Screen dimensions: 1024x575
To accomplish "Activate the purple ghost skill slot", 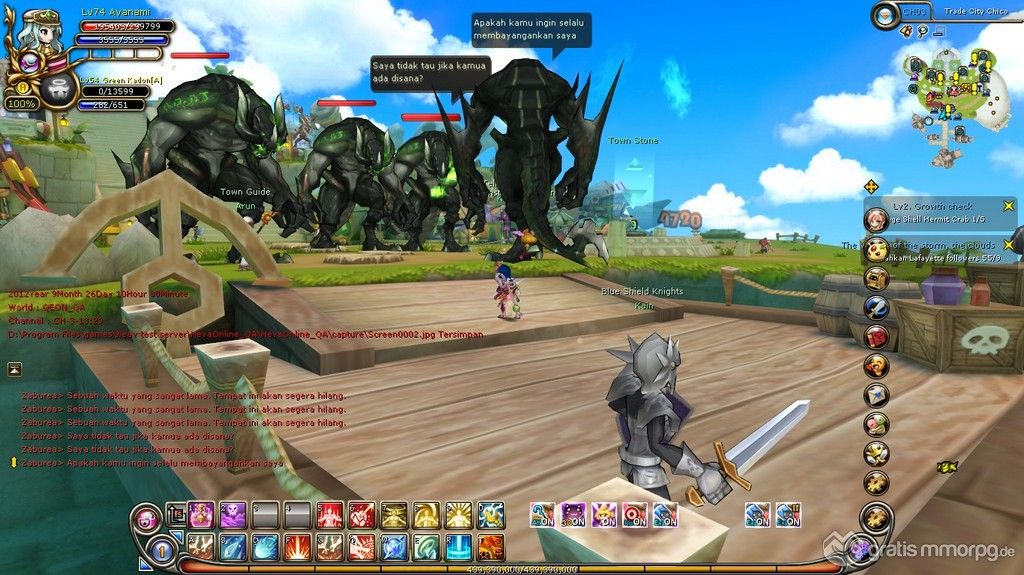I will tap(232, 515).
